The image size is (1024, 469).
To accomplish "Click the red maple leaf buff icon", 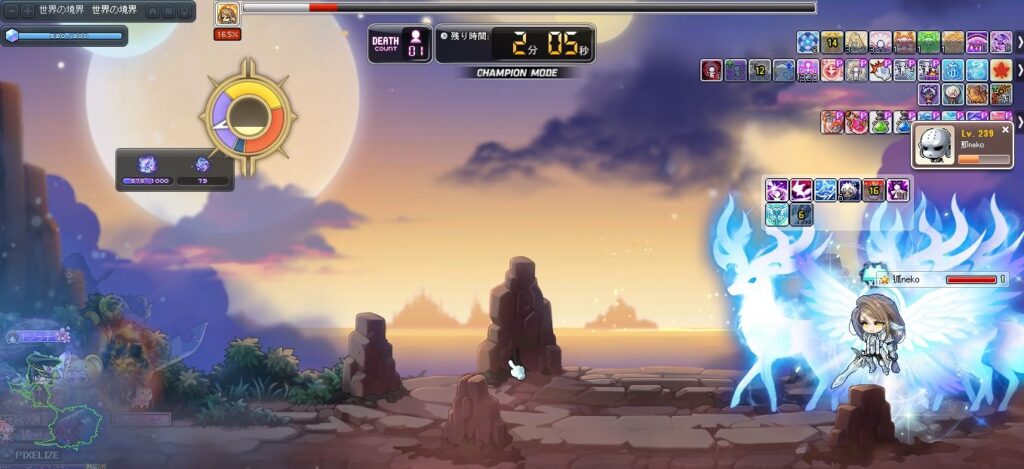I will pos(1000,70).
